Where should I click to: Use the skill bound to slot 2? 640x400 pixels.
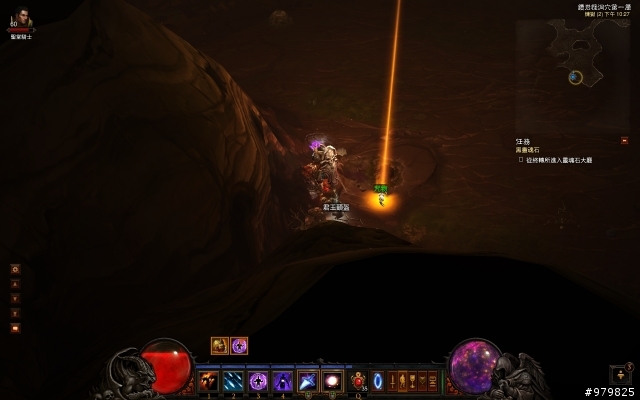[234, 380]
